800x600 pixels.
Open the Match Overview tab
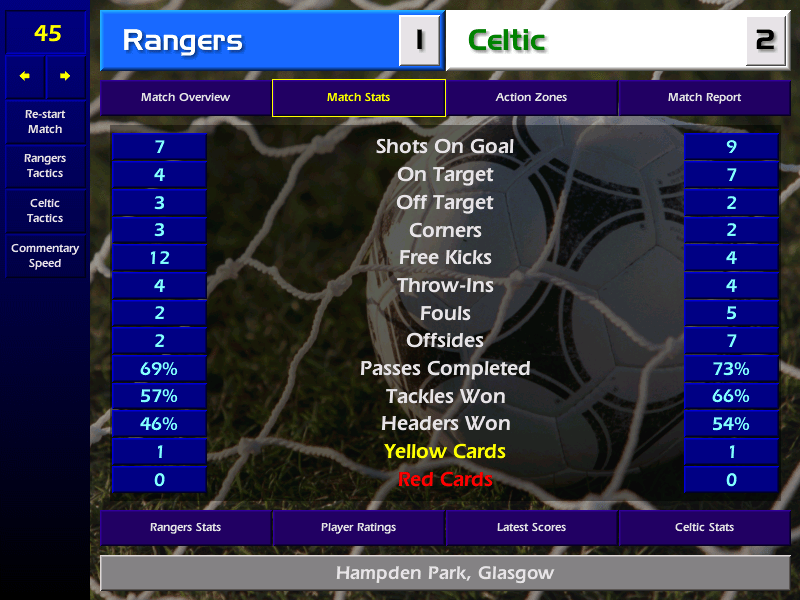click(x=185, y=98)
